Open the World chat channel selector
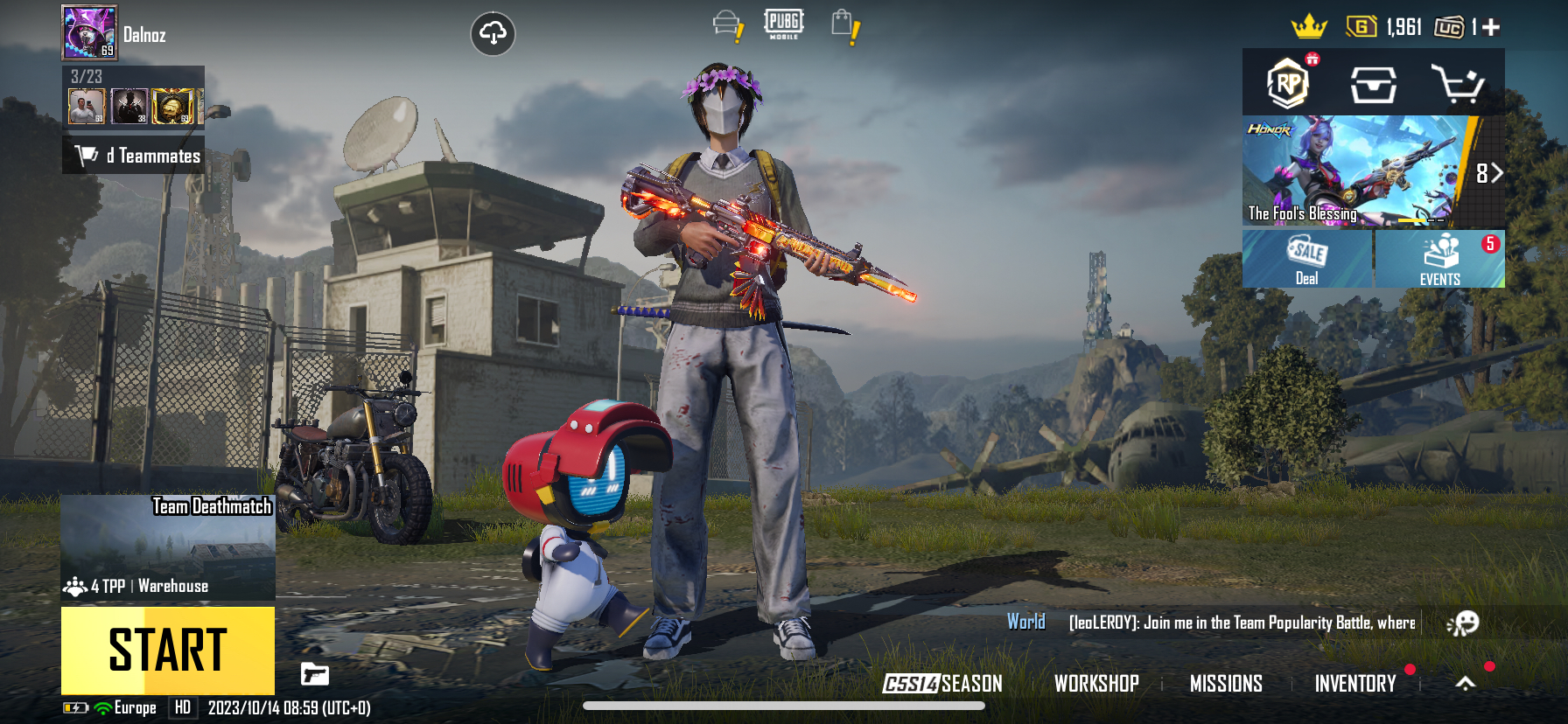 pos(1026,623)
